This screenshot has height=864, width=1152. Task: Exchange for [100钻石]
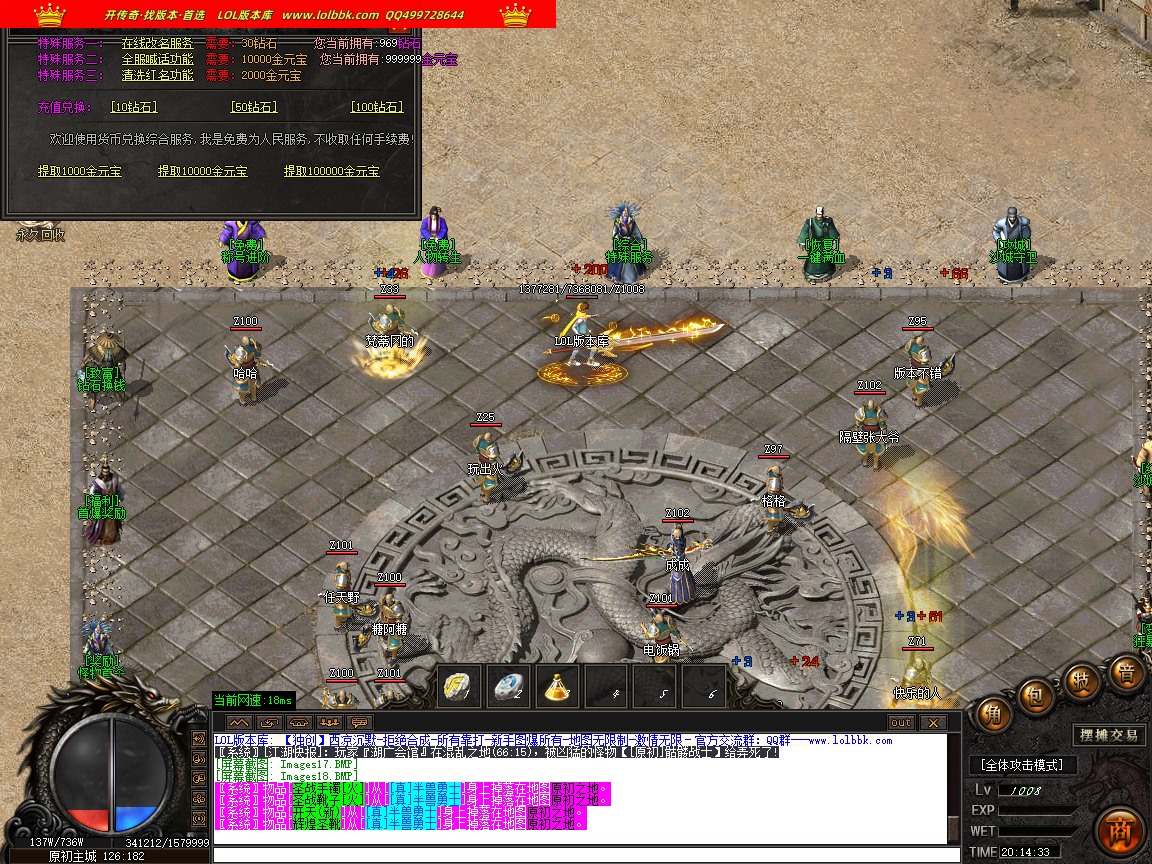pos(377,107)
